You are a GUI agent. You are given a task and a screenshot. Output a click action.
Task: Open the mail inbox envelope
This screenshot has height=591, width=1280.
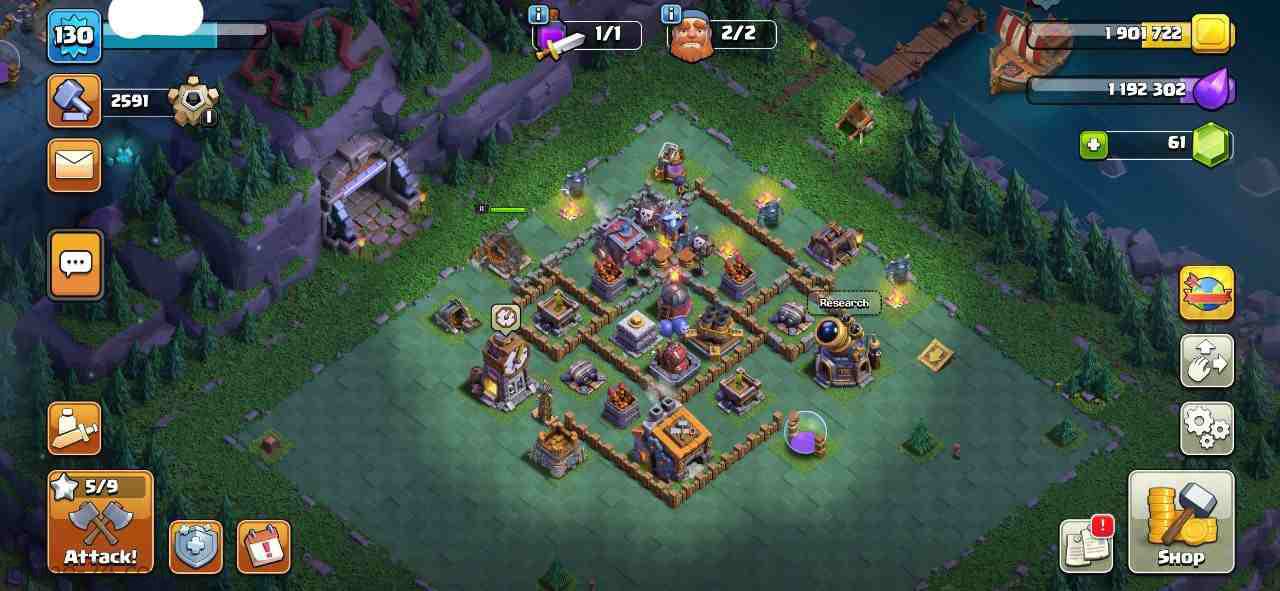[x=74, y=164]
